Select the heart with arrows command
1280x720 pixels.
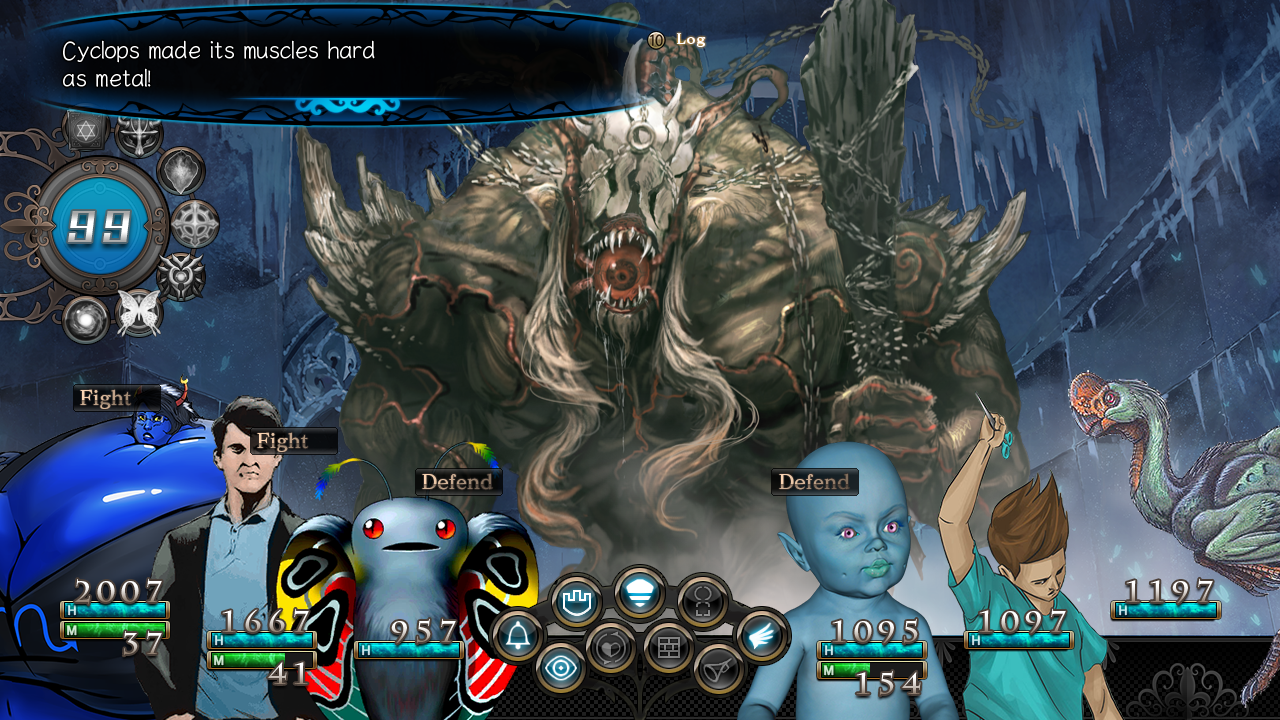(612, 648)
